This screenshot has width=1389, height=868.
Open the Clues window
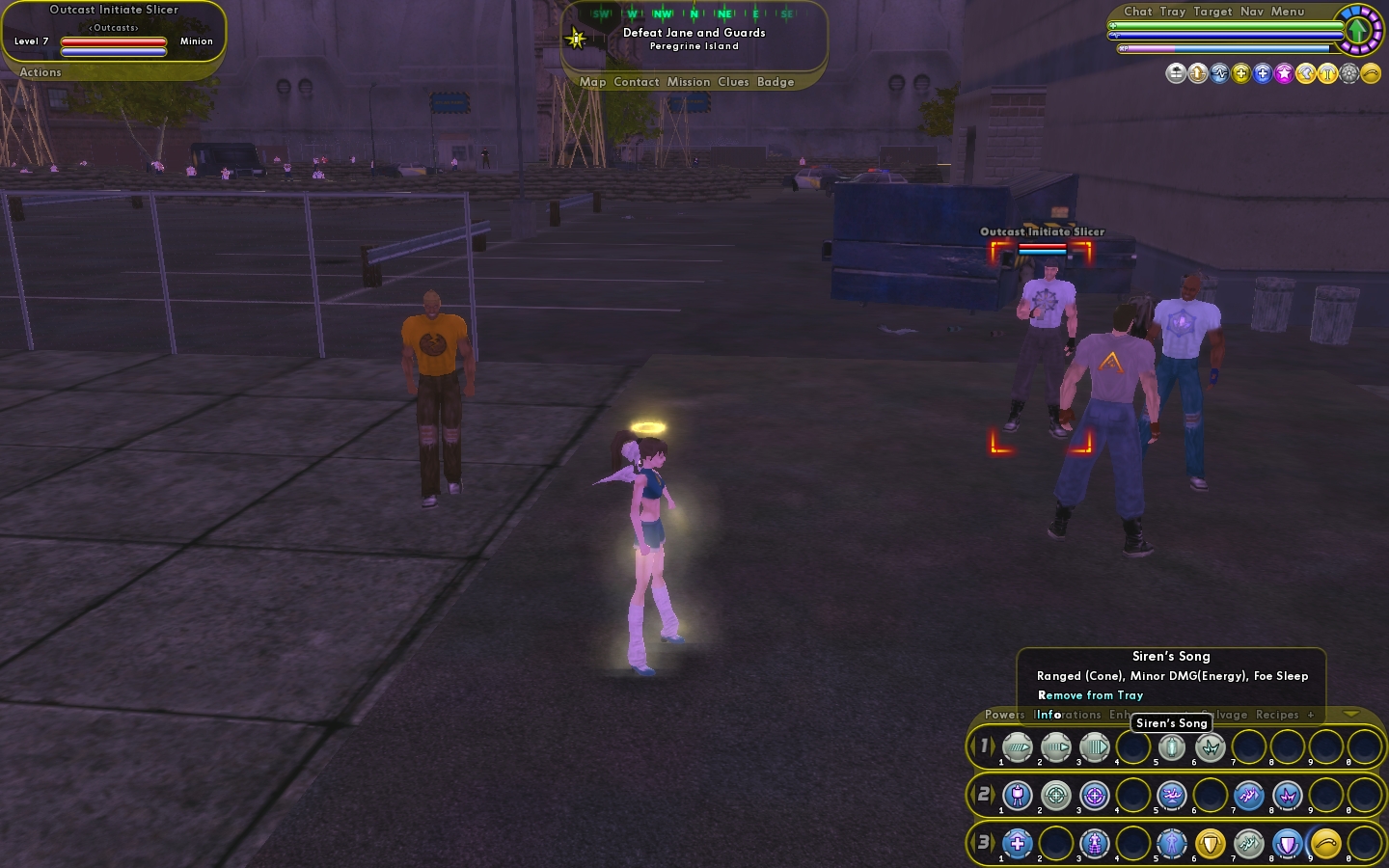(733, 82)
